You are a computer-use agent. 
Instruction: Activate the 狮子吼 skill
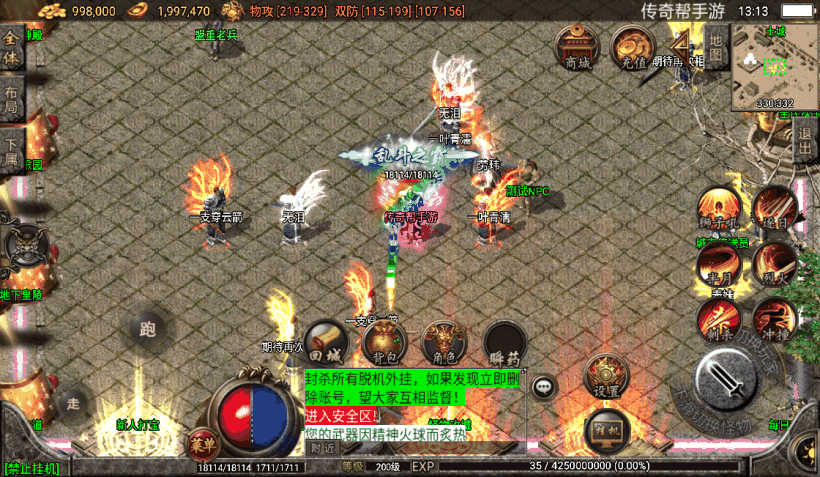[x=716, y=208]
